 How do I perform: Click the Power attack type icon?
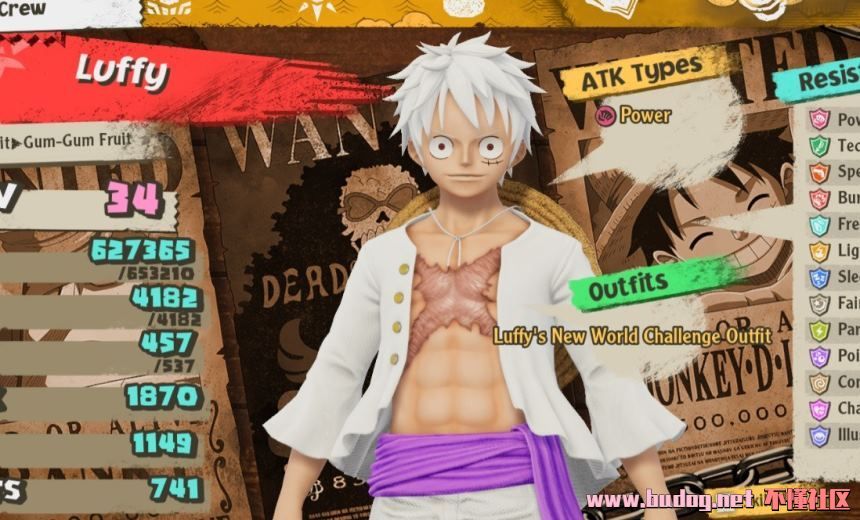tap(605, 115)
